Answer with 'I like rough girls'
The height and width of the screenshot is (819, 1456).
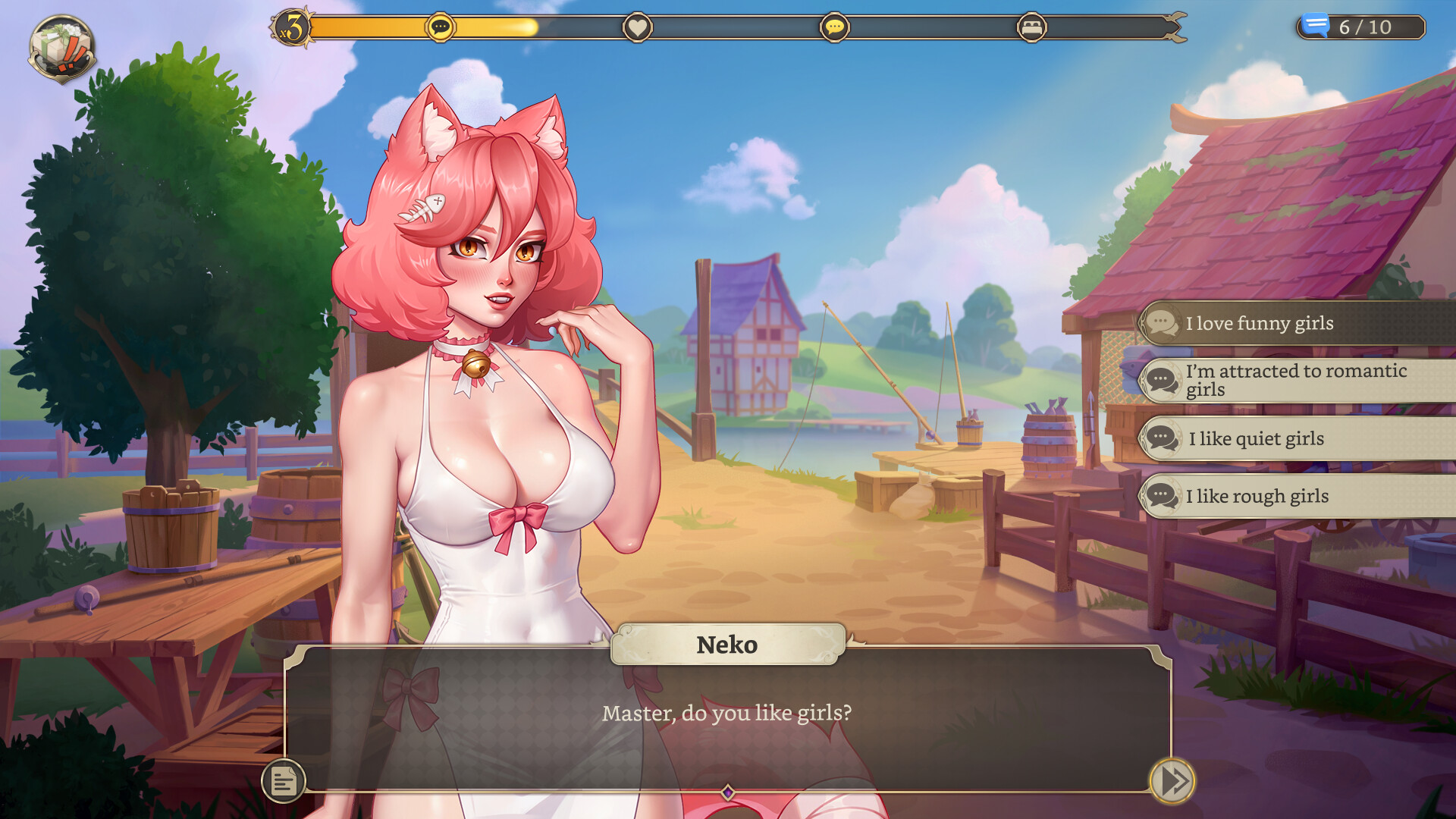coord(1256,496)
